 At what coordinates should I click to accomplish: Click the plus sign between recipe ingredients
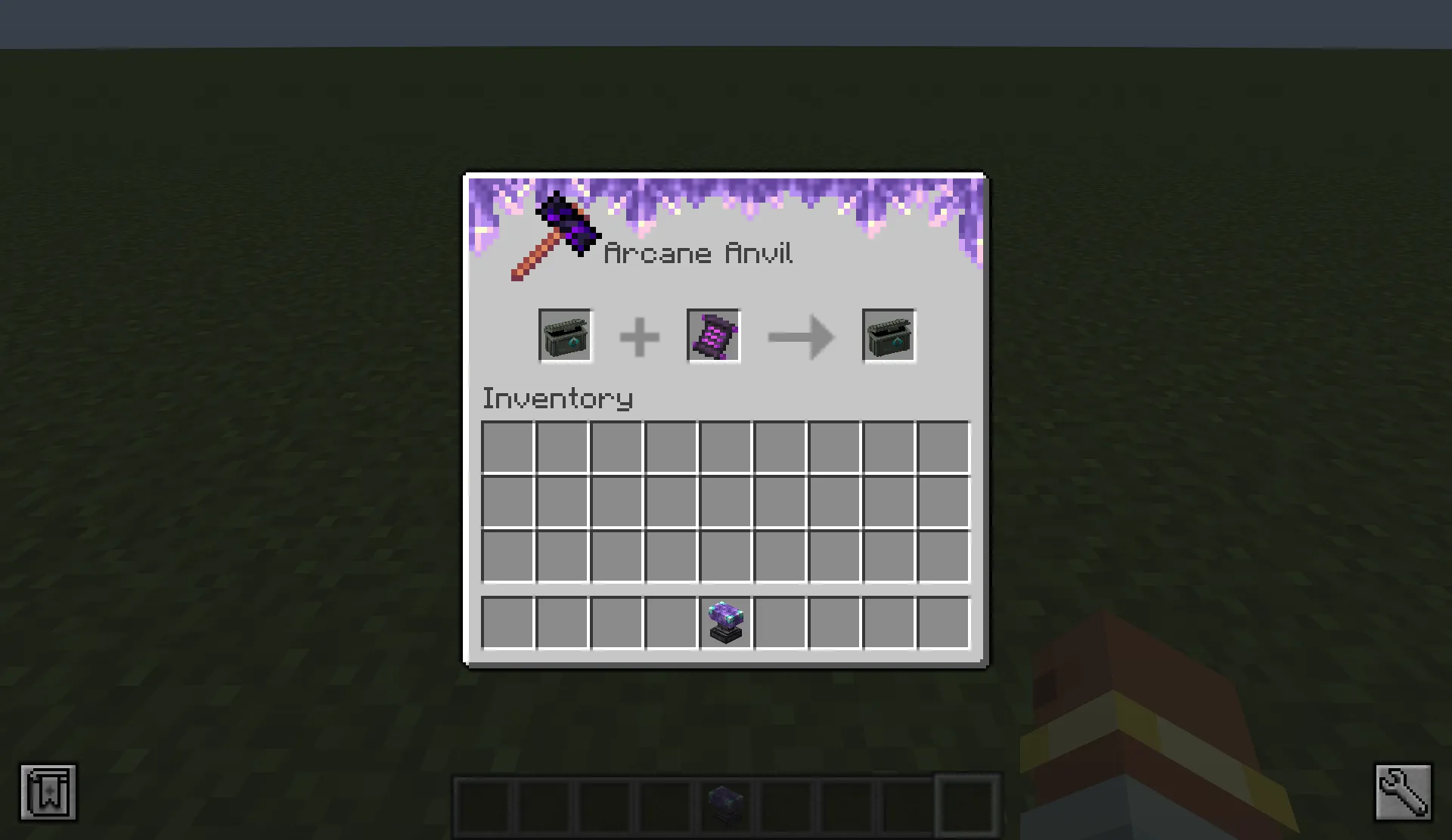pyautogui.click(x=639, y=338)
